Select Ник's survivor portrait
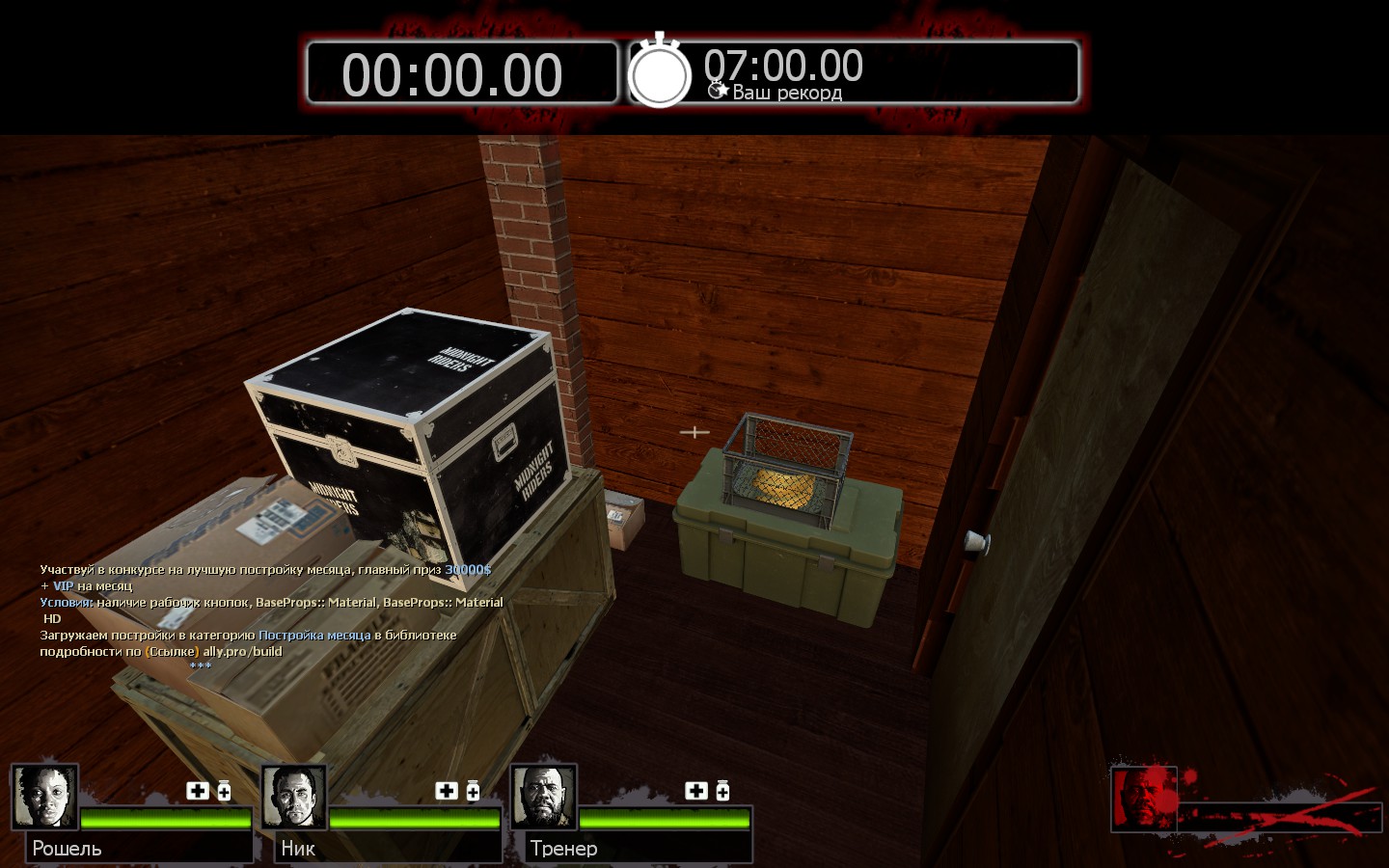Image resolution: width=1389 pixels, height=868 pixels. [x=294, y=797]
